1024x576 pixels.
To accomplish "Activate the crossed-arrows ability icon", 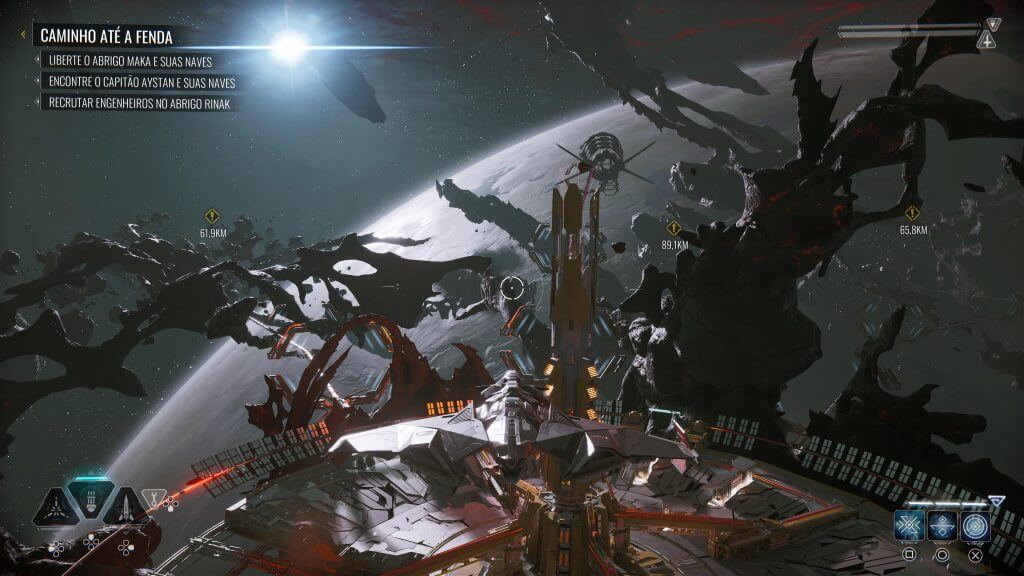I will click(908, 525).
